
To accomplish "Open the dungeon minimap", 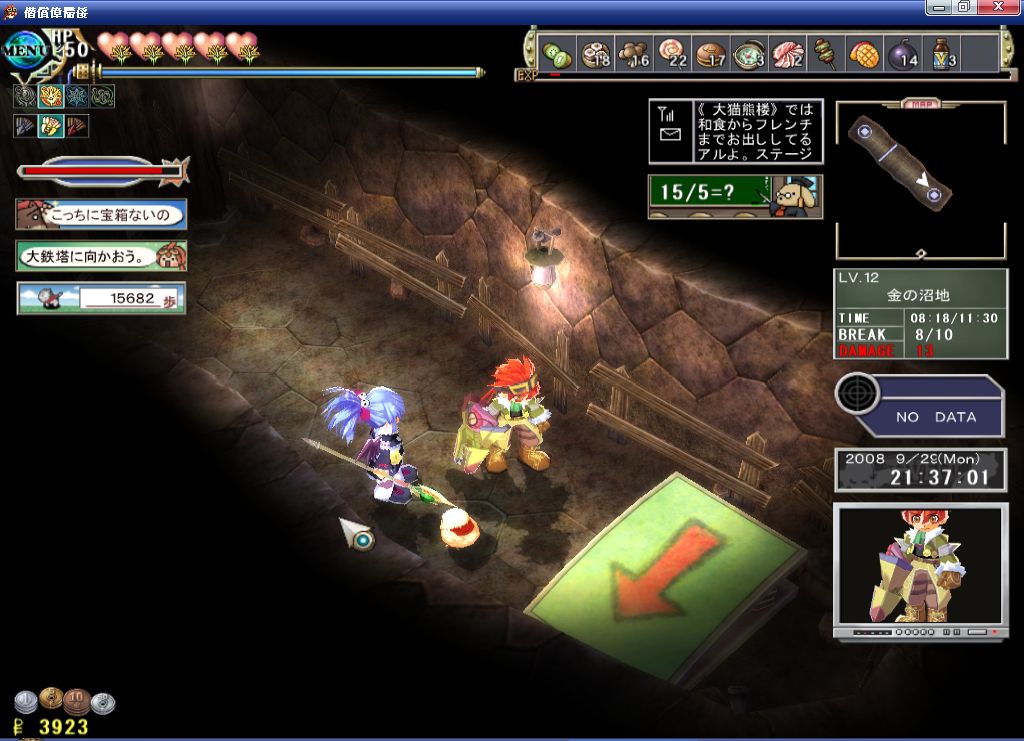I will click(x=920, y=180).
